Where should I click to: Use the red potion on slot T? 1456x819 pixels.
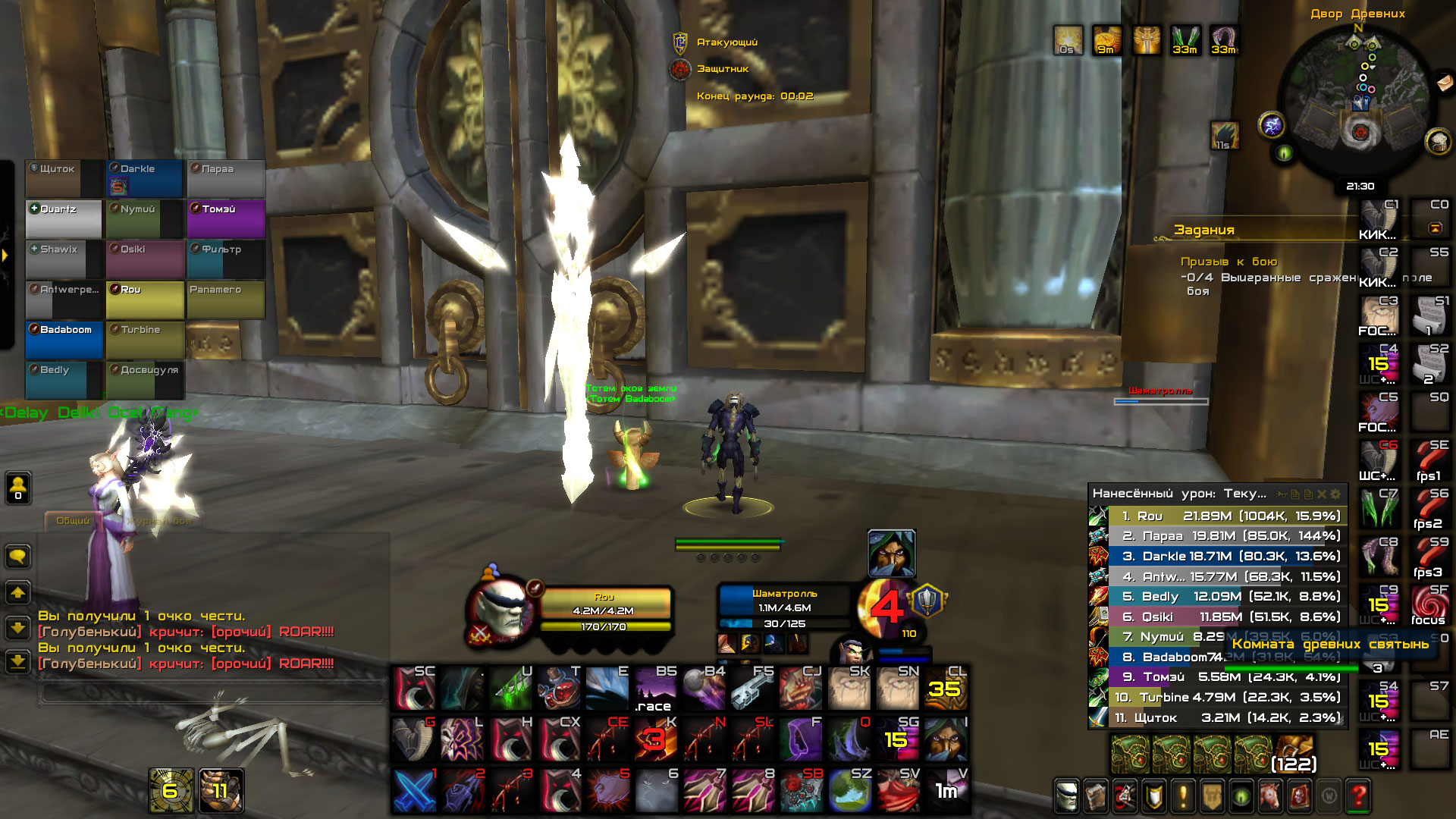tap(558, 689)
